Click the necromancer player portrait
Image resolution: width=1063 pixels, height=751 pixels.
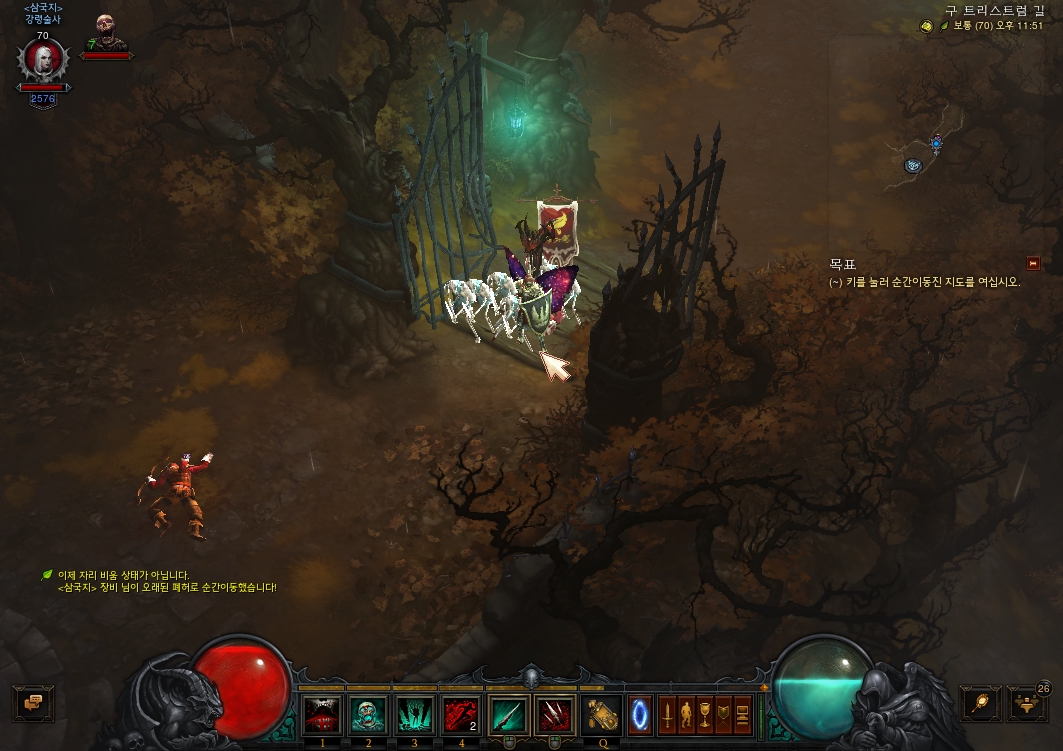[43, 63]
